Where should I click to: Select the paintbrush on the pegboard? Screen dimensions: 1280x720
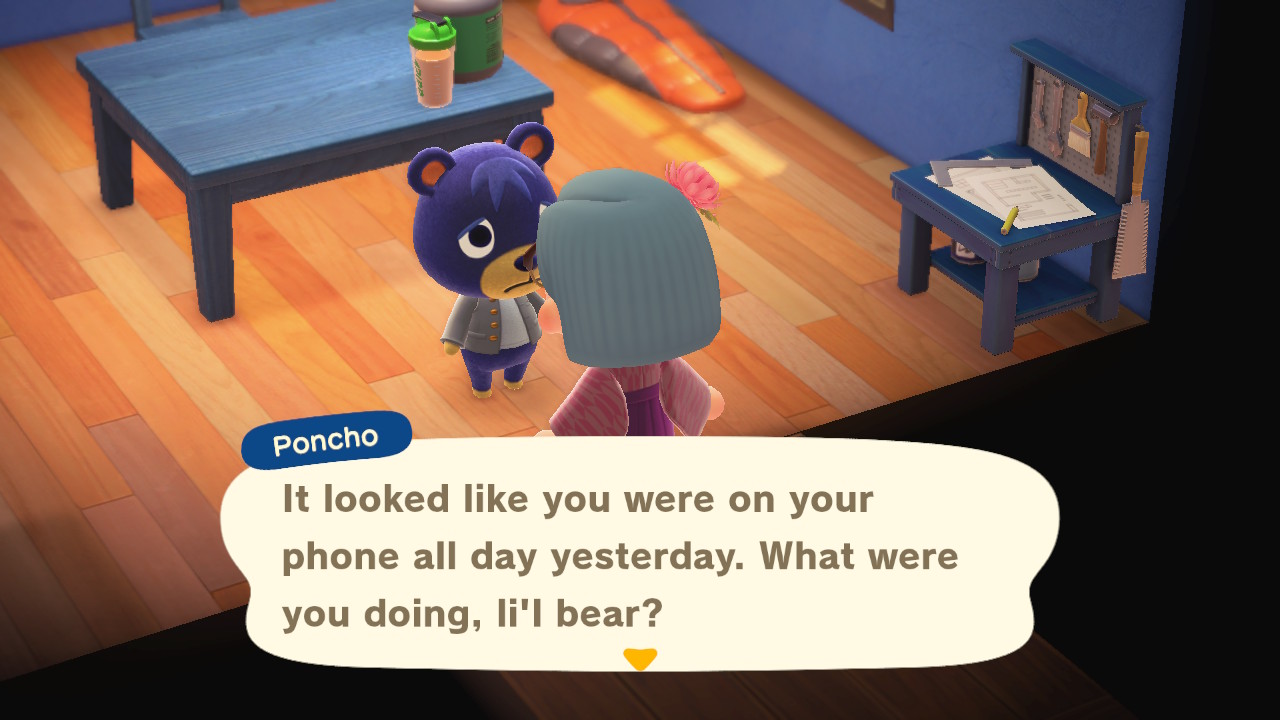1080,128
